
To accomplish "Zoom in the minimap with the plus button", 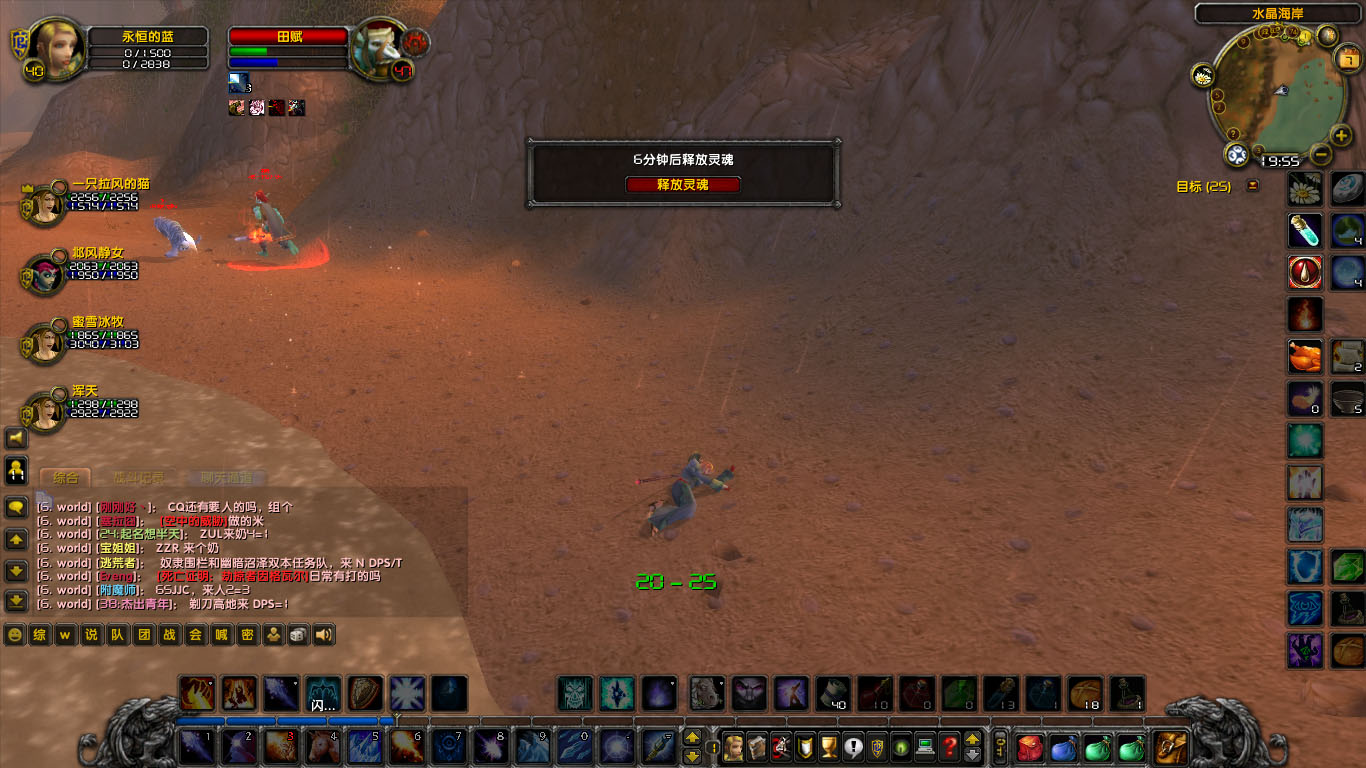I will click(1342, 136).
